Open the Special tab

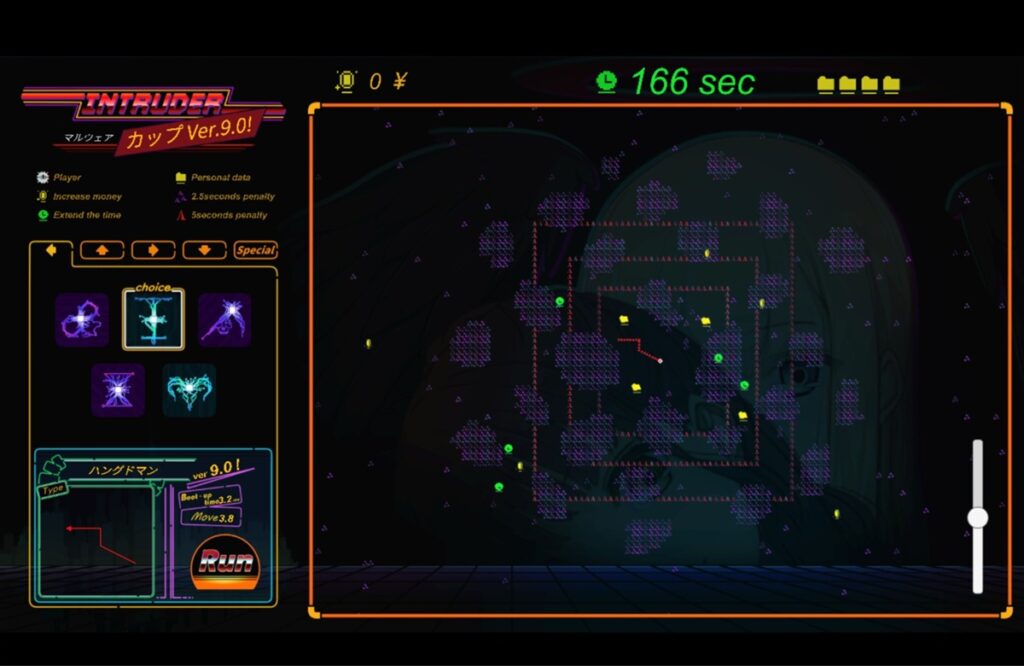coord(256,250)
